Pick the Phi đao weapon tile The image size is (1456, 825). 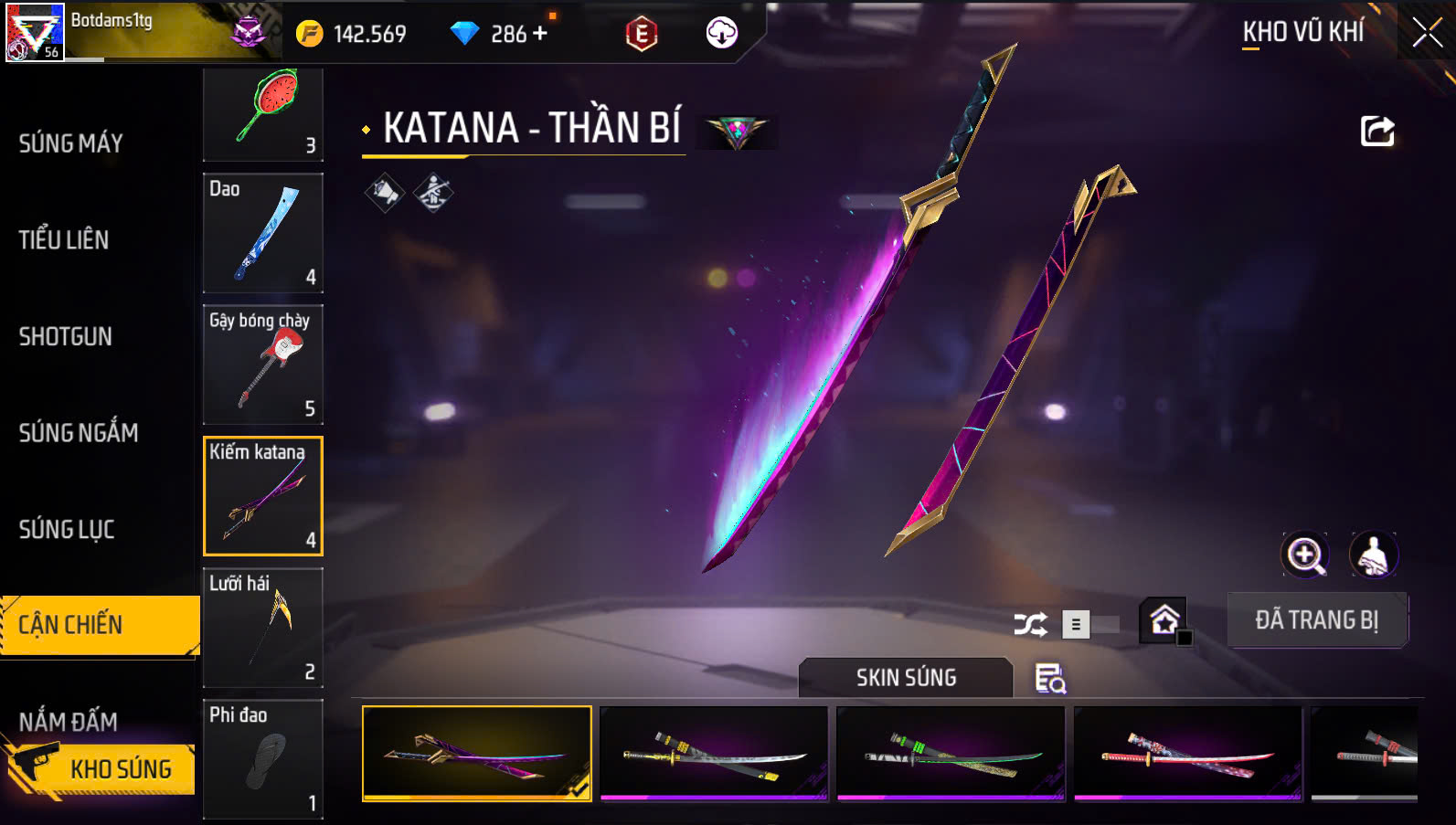click(x=263, y=759)
